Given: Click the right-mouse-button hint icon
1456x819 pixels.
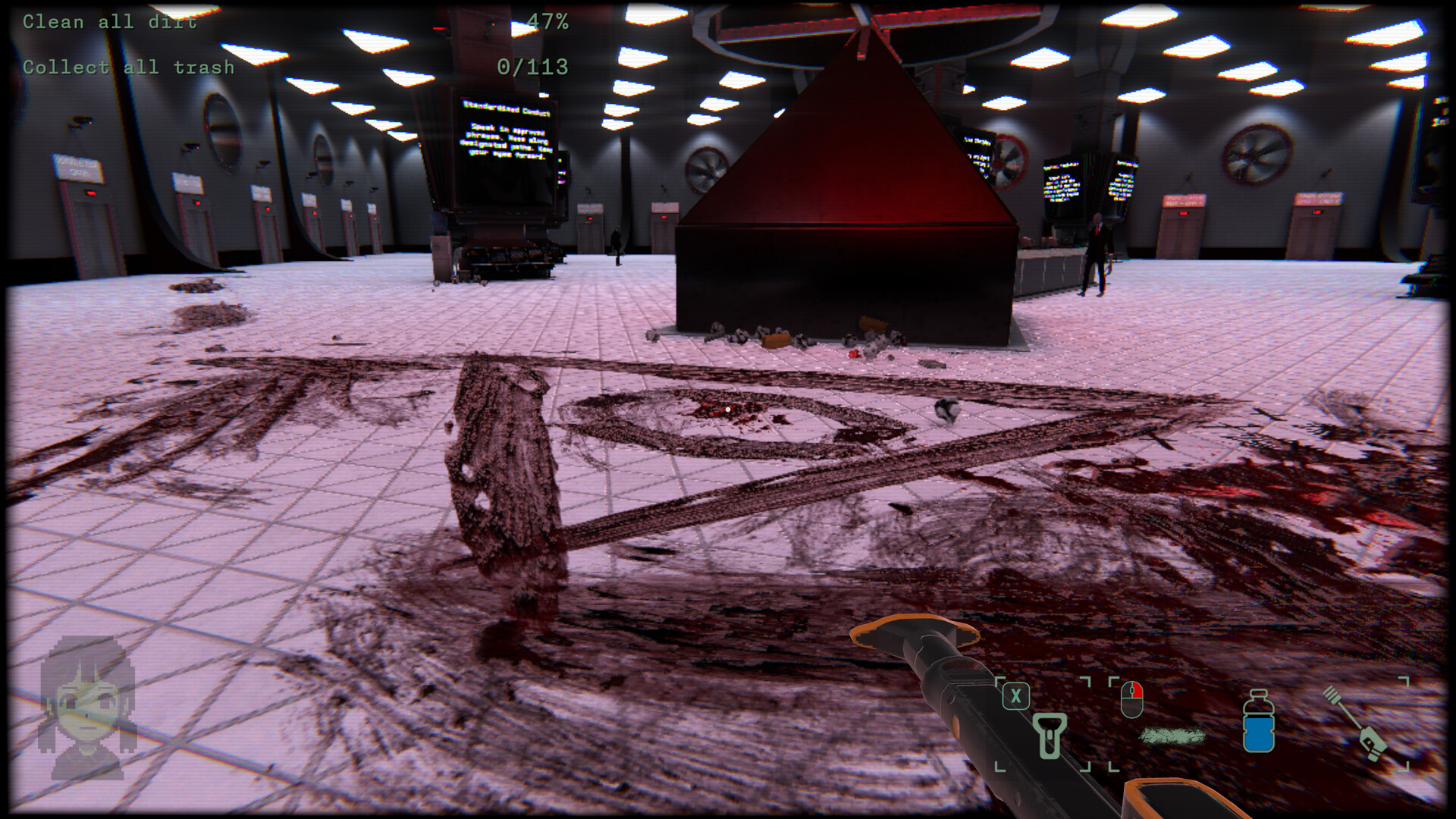Looking at the screenshot, I should tap(1132, 699).
